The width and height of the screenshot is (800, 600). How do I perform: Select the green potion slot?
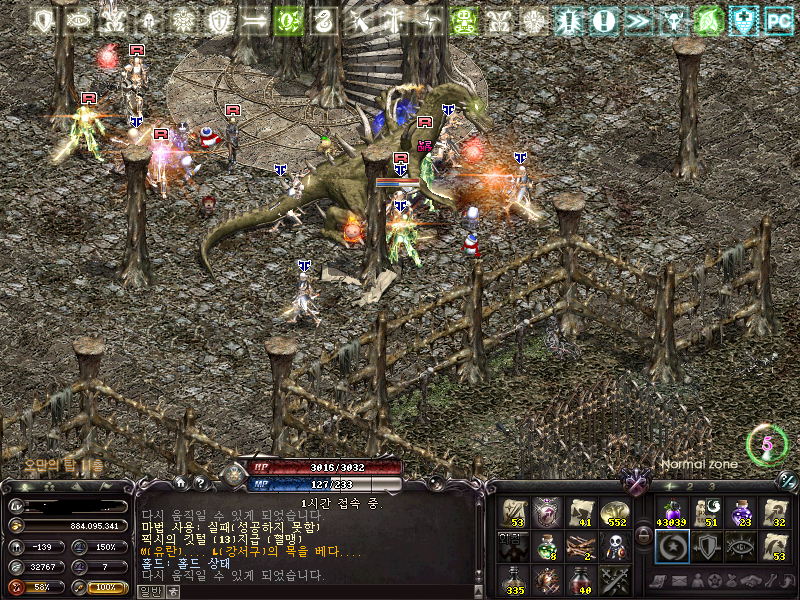[547, 546]
